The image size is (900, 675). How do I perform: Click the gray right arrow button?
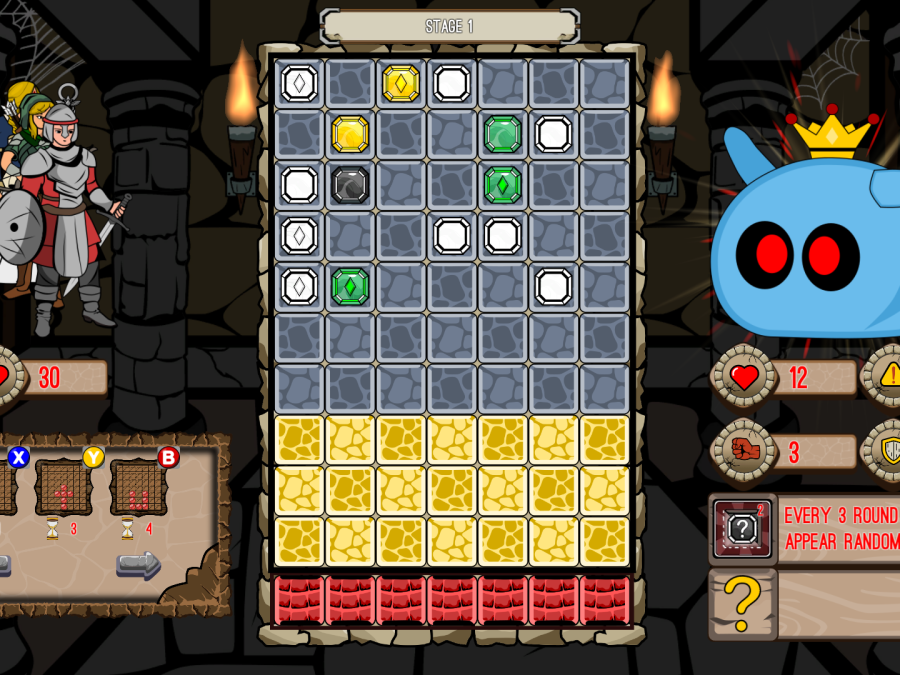click(138, 566)
